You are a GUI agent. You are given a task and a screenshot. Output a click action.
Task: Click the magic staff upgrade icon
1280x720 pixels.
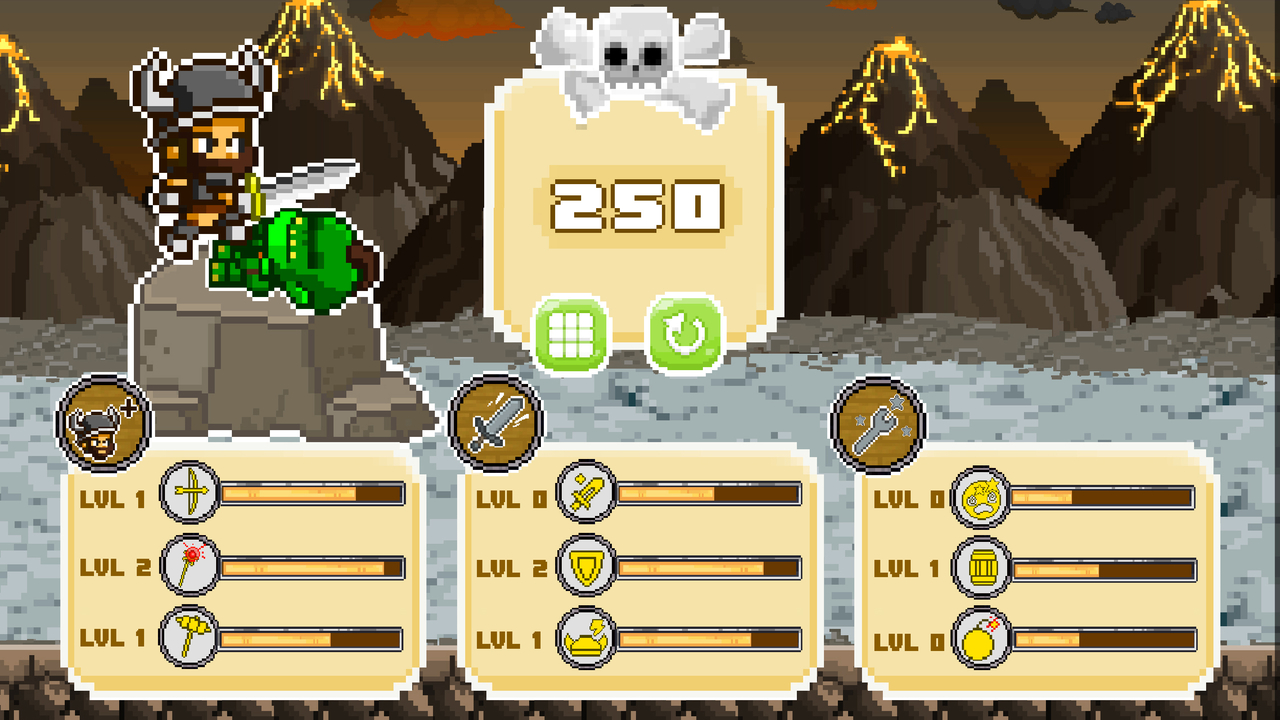pyautogui.click(x=191, y=564)
